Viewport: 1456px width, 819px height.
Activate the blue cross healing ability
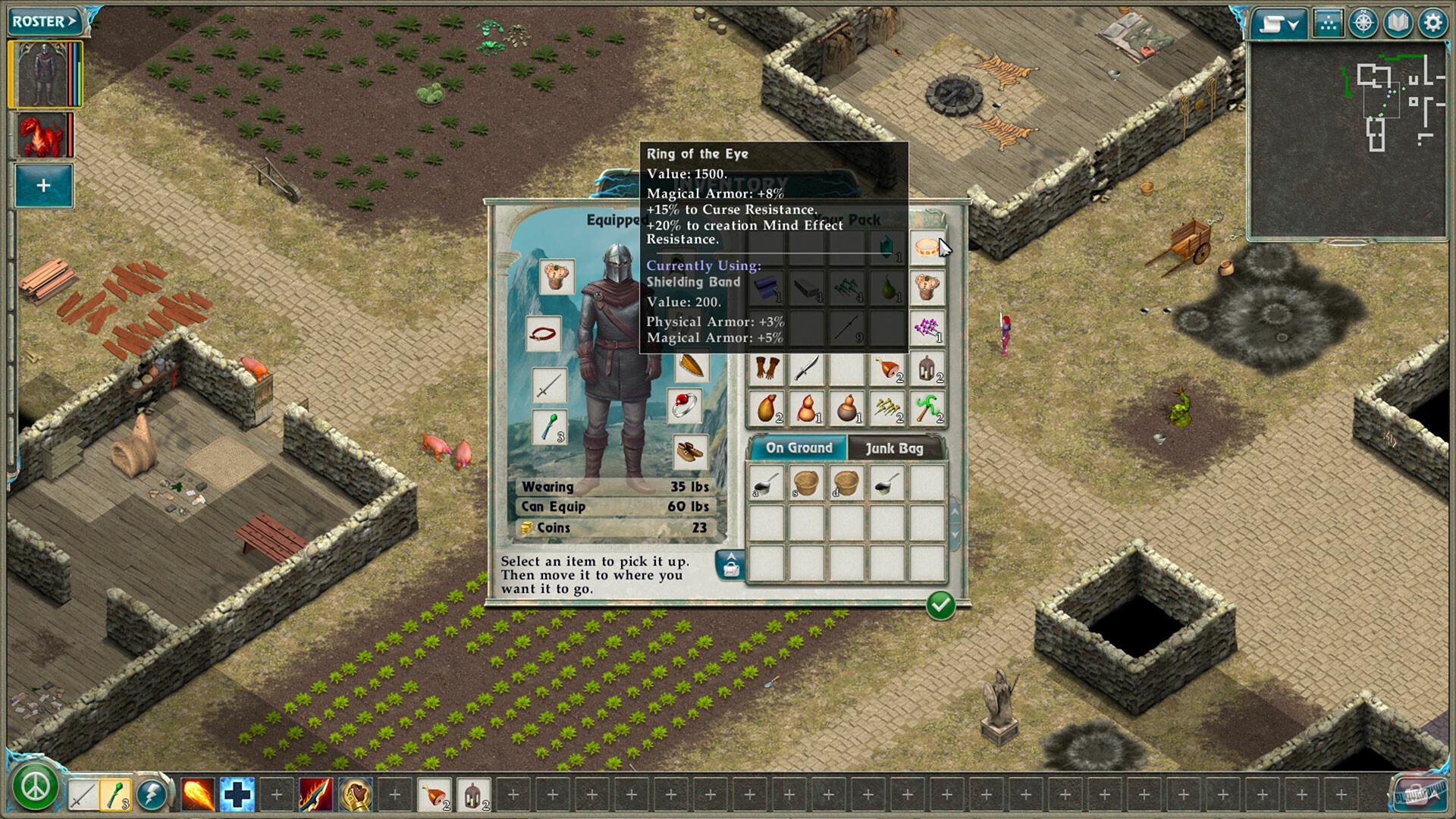tap(237, 795)
